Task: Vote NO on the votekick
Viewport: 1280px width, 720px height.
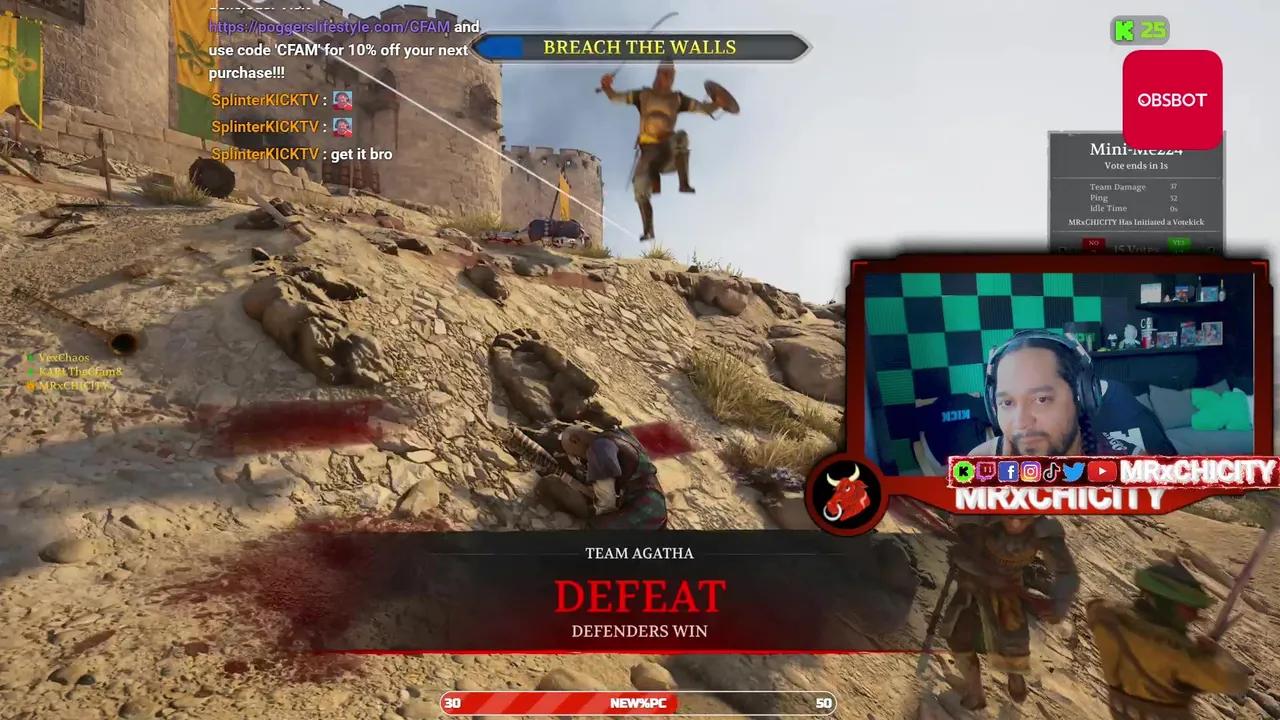Action: coord(1093,243)
